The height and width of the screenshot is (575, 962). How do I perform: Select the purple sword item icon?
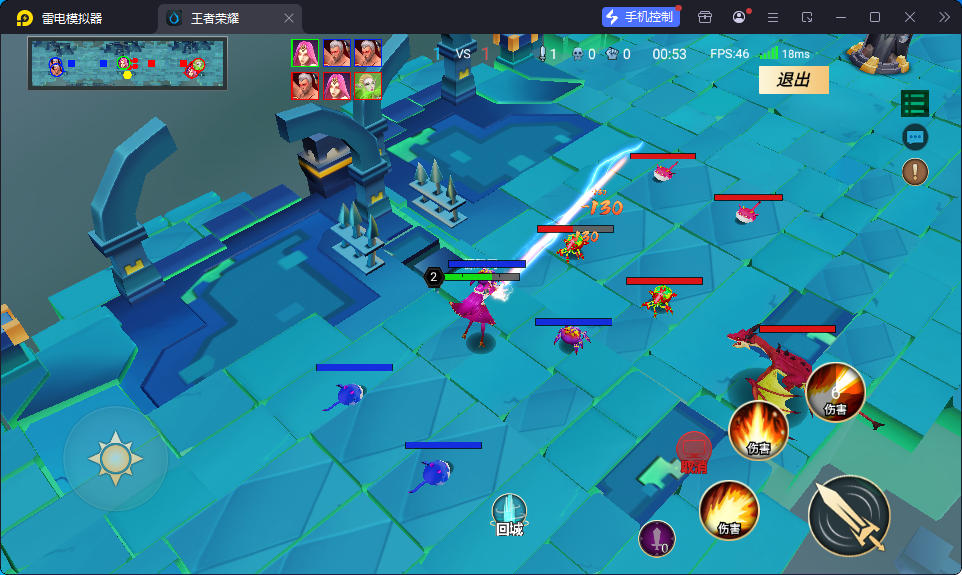[656, 539]
